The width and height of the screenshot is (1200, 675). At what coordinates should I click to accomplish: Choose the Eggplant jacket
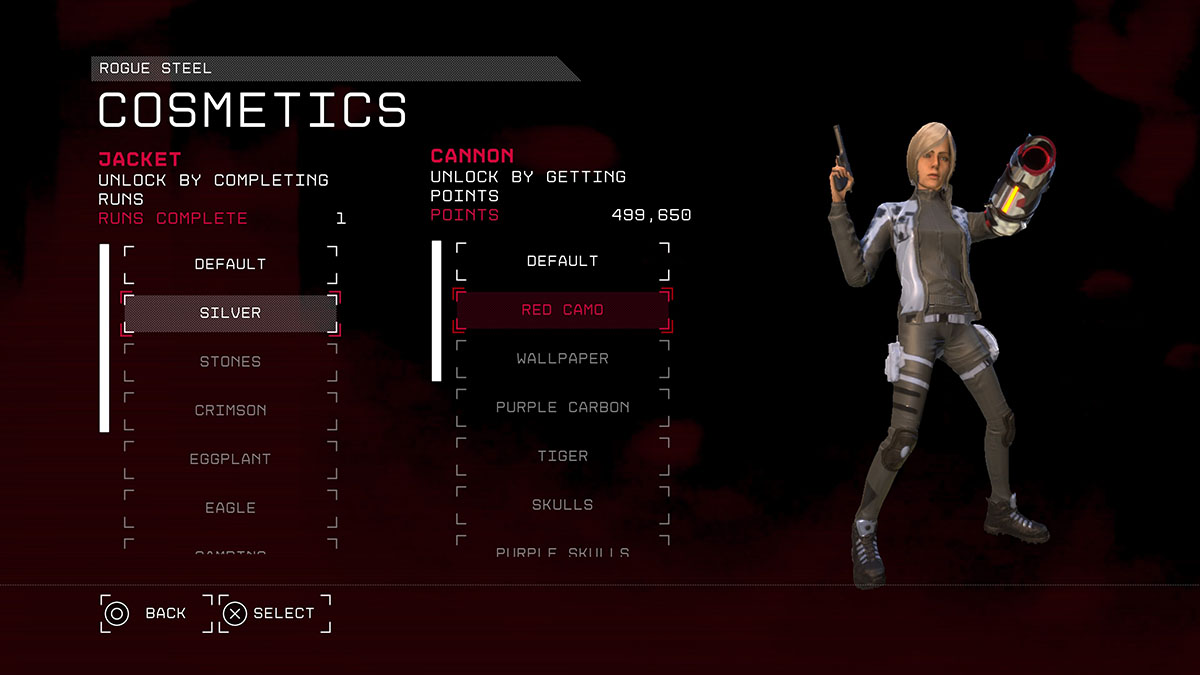coord(230,459)
